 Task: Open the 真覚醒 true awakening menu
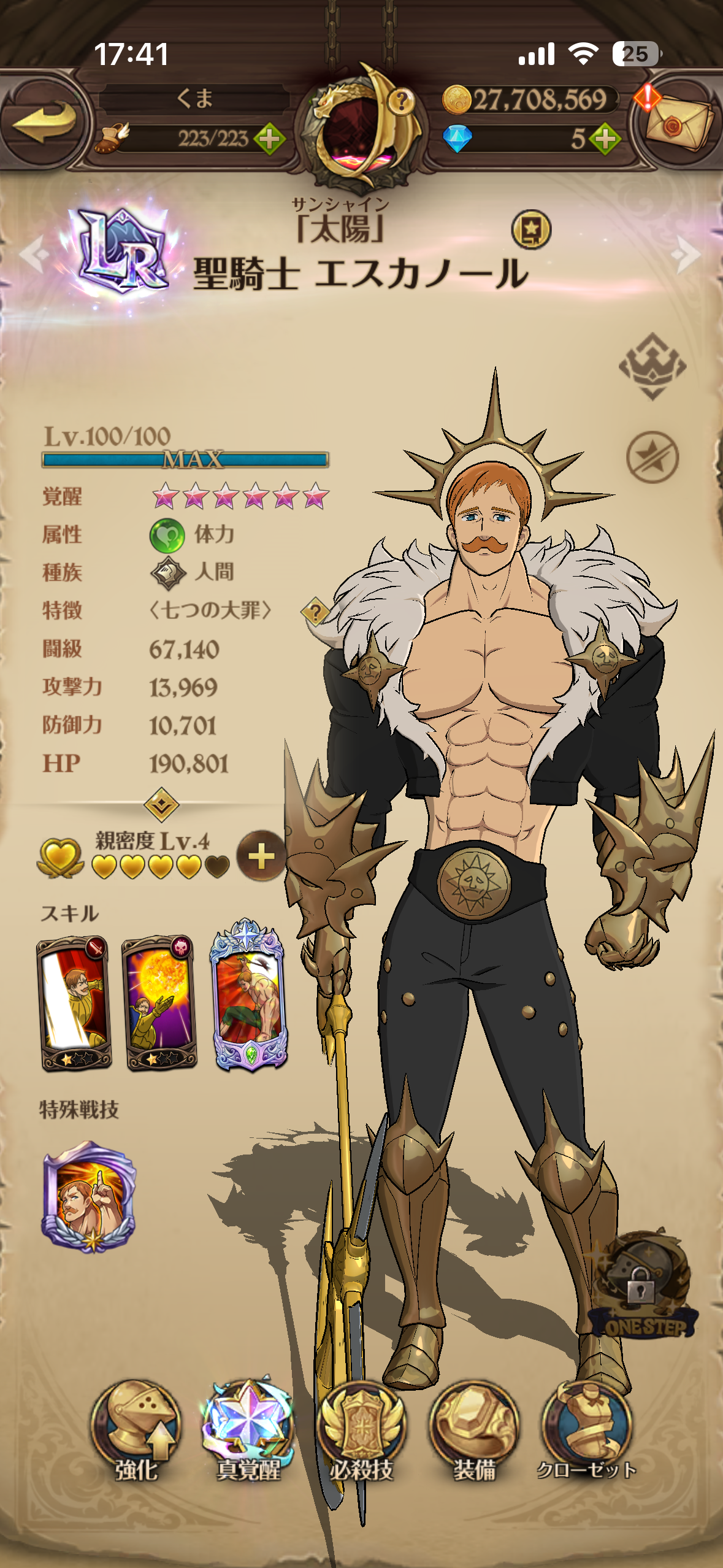(248, 1429)
